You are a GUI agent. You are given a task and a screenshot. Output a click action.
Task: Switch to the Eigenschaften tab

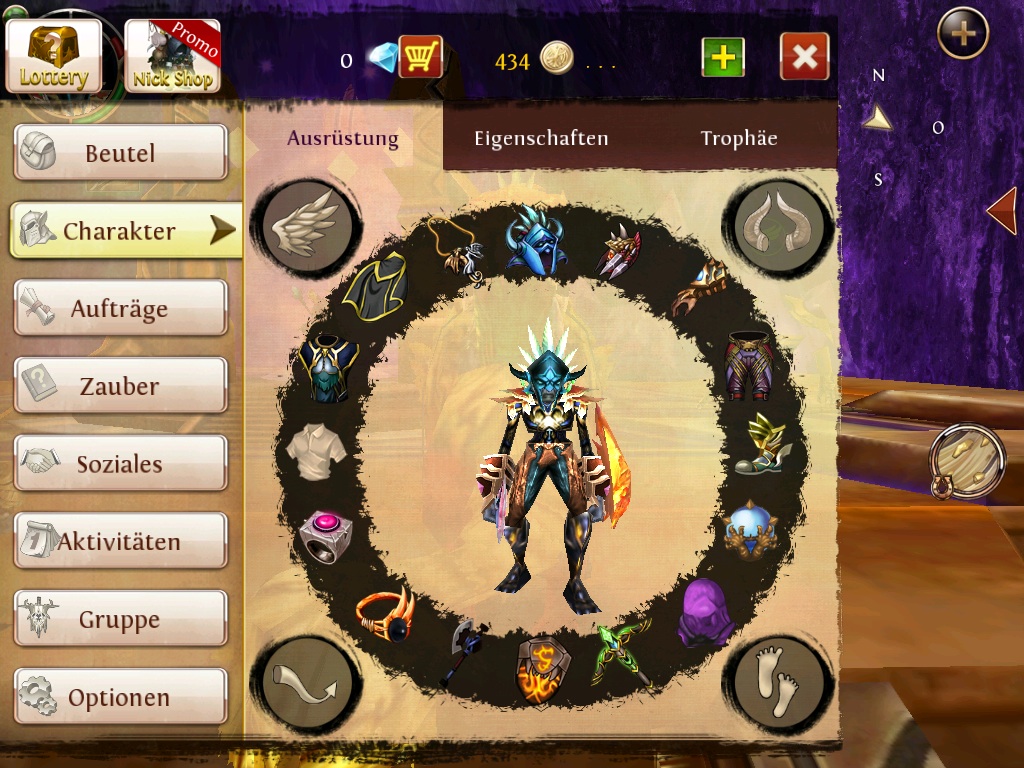[541, 138]
